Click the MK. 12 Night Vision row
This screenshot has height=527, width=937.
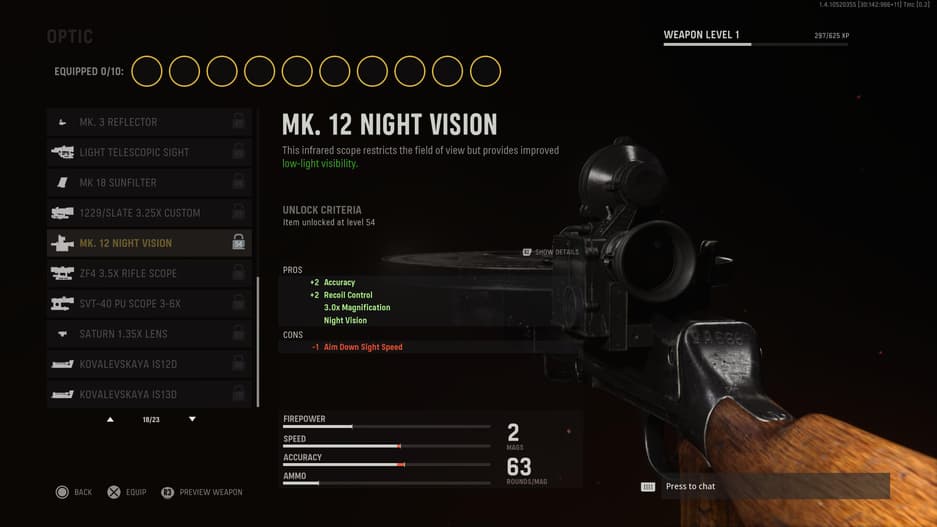click(x=148, y=243)
